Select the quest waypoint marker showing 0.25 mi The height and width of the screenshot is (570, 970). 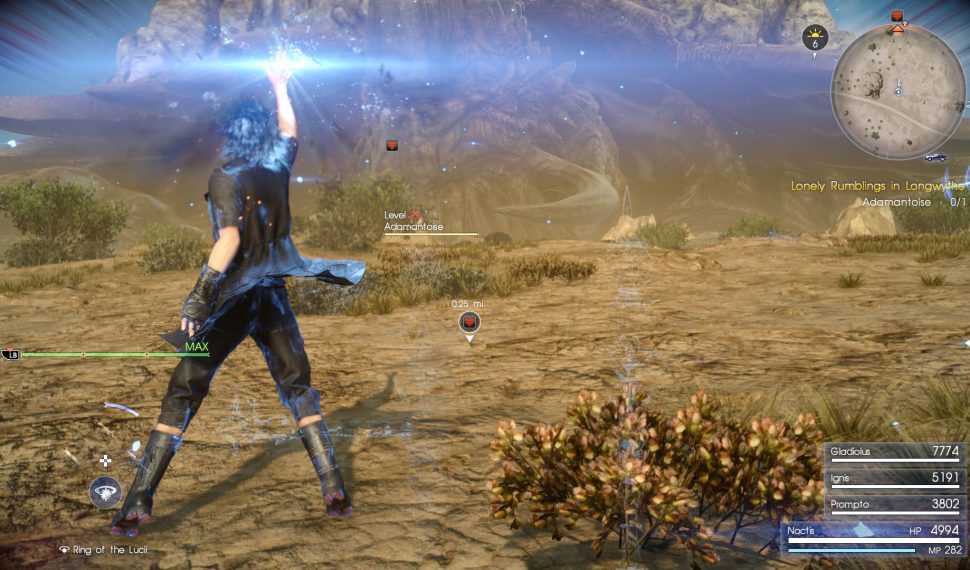pyautogui.click(x=469, y=322)
